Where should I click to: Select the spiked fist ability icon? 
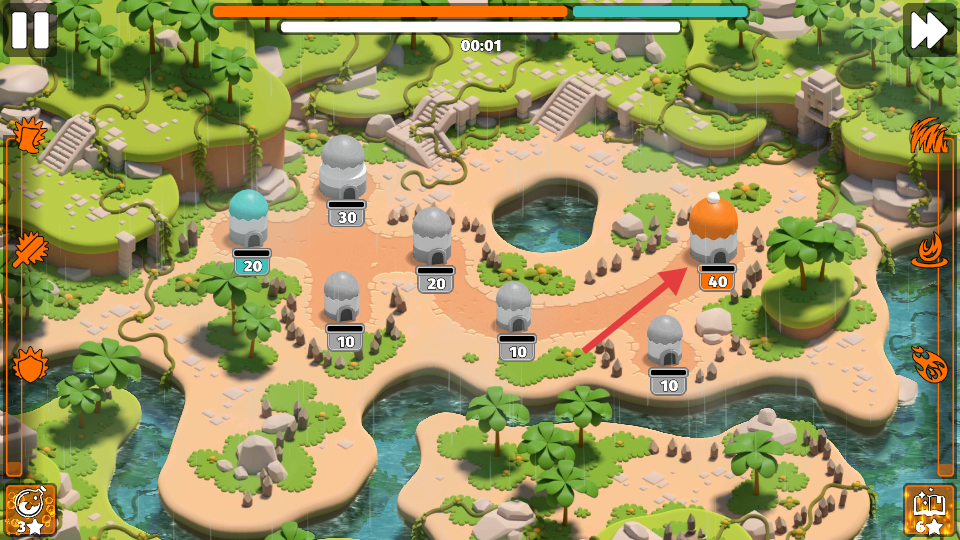point(29,134)
